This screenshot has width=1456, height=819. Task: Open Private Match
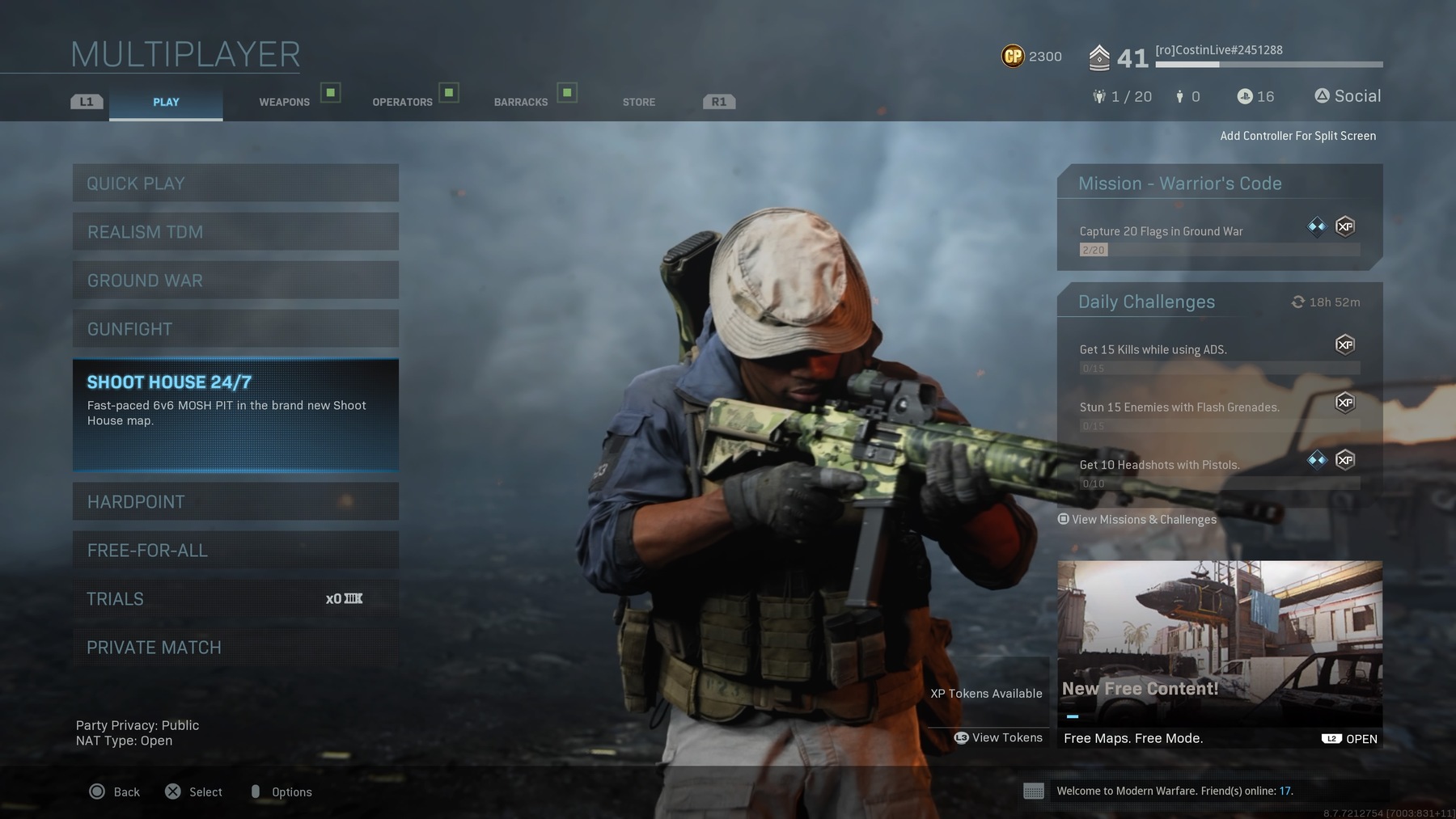pyautogui.click(x=235, y=648)
